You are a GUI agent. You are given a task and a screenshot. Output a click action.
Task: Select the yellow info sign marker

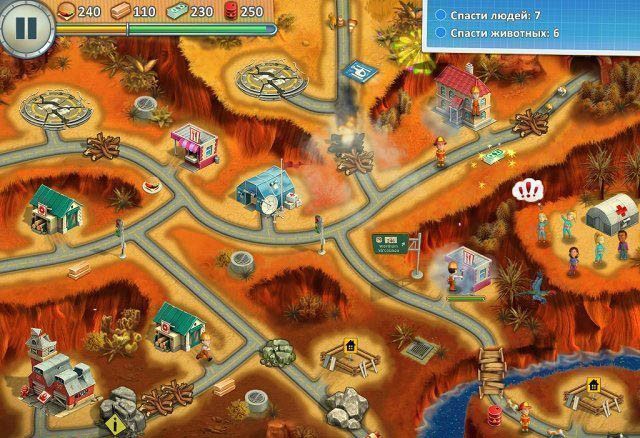coord(116,424)
